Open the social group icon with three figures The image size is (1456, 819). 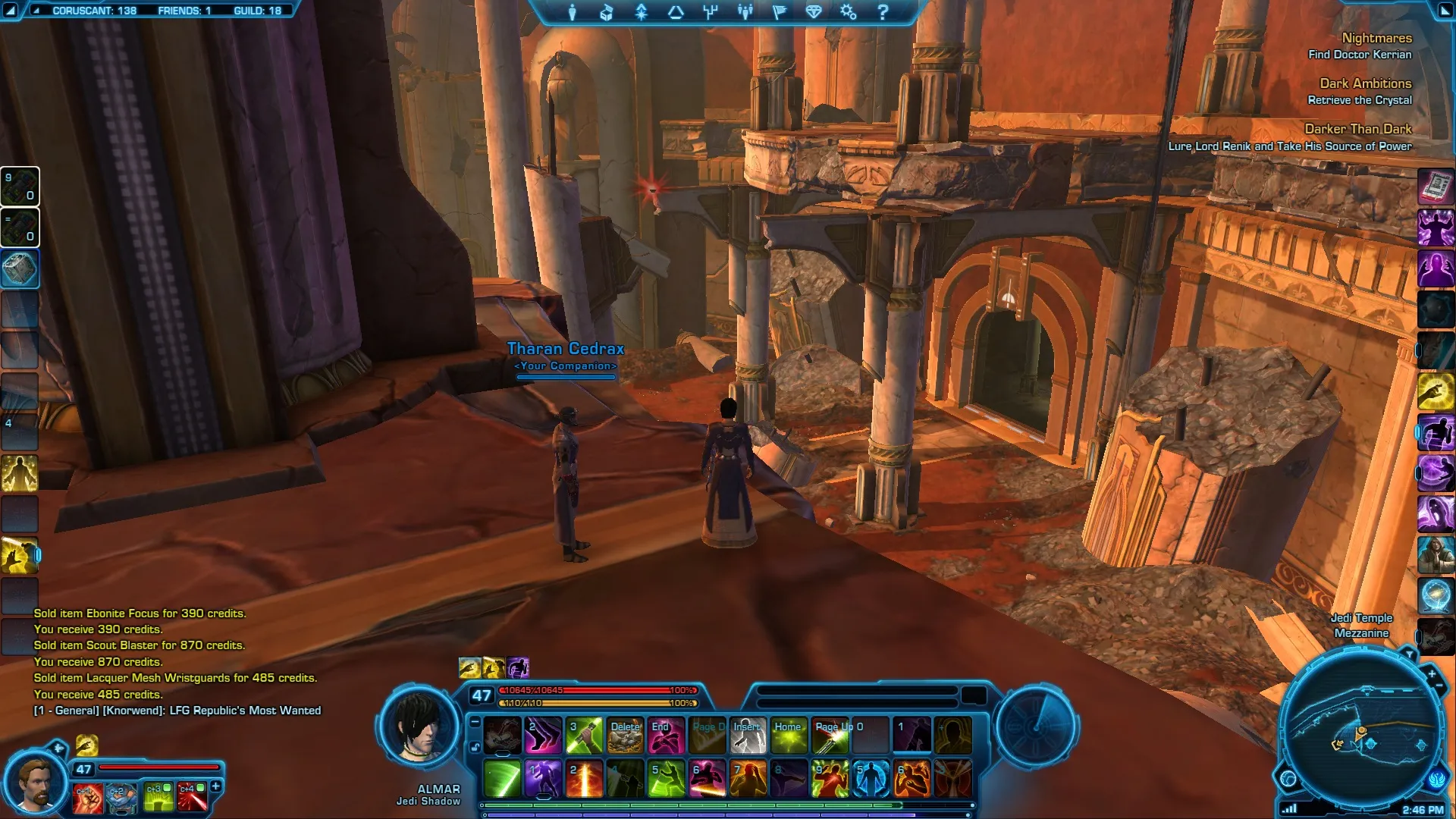point(745,12)
